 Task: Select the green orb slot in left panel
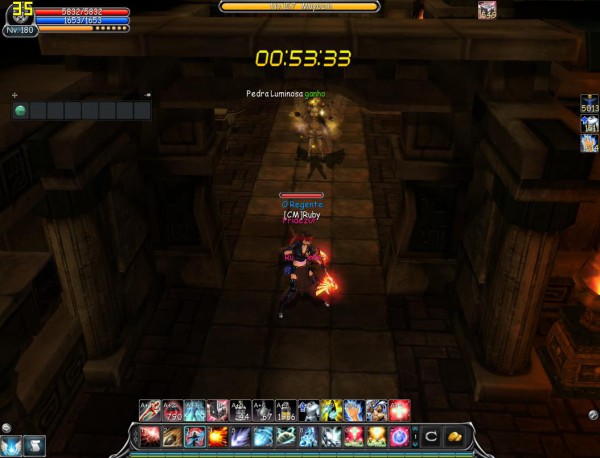point(19,110)
